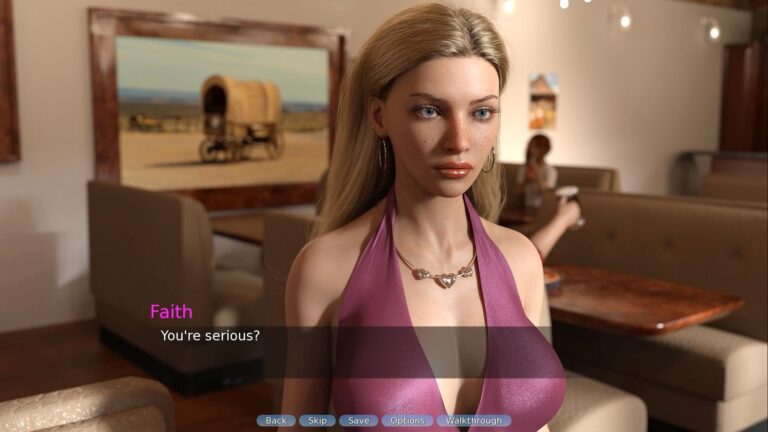The width and height of the screenshot is (768, 432).
Task: Activate the Skip button
Action: coord(317,421)
